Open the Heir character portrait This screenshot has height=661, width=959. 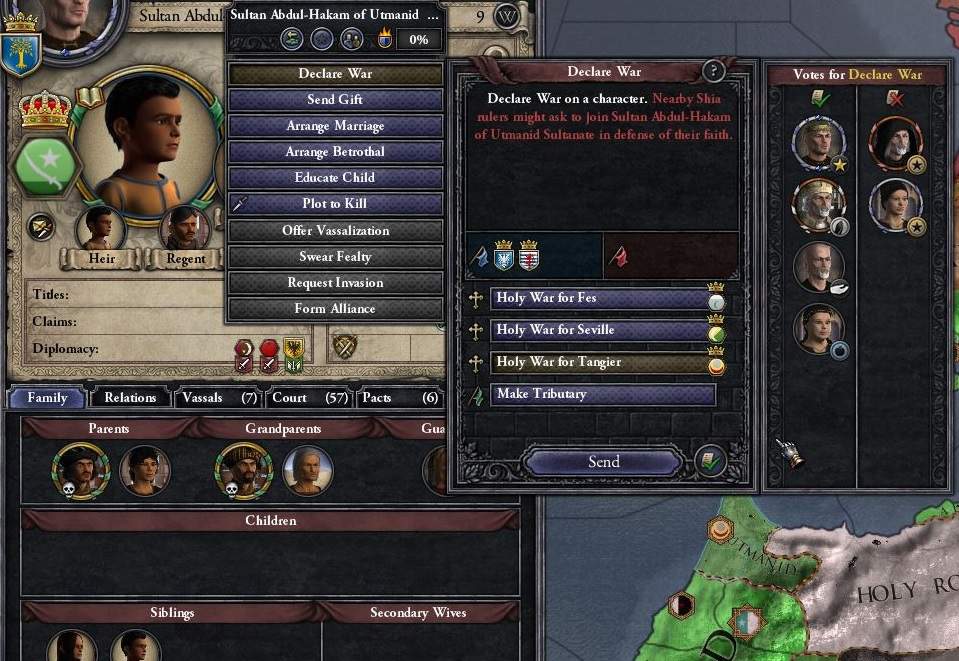click(101, 230)
